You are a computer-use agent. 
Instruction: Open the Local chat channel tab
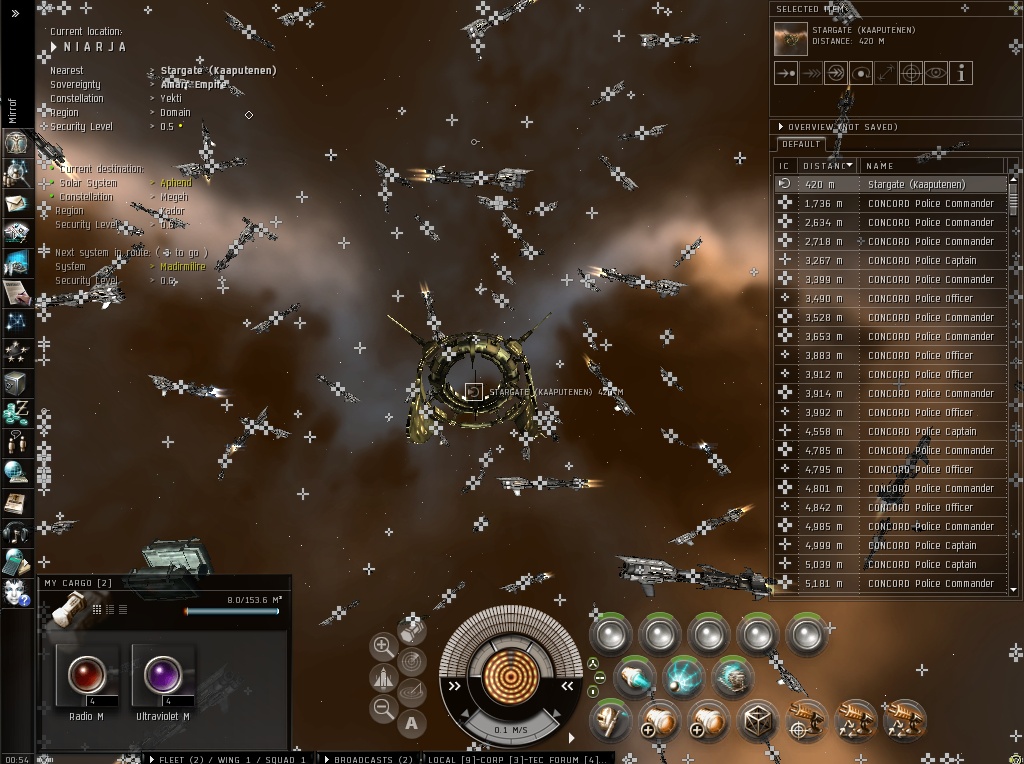[516, 759]
